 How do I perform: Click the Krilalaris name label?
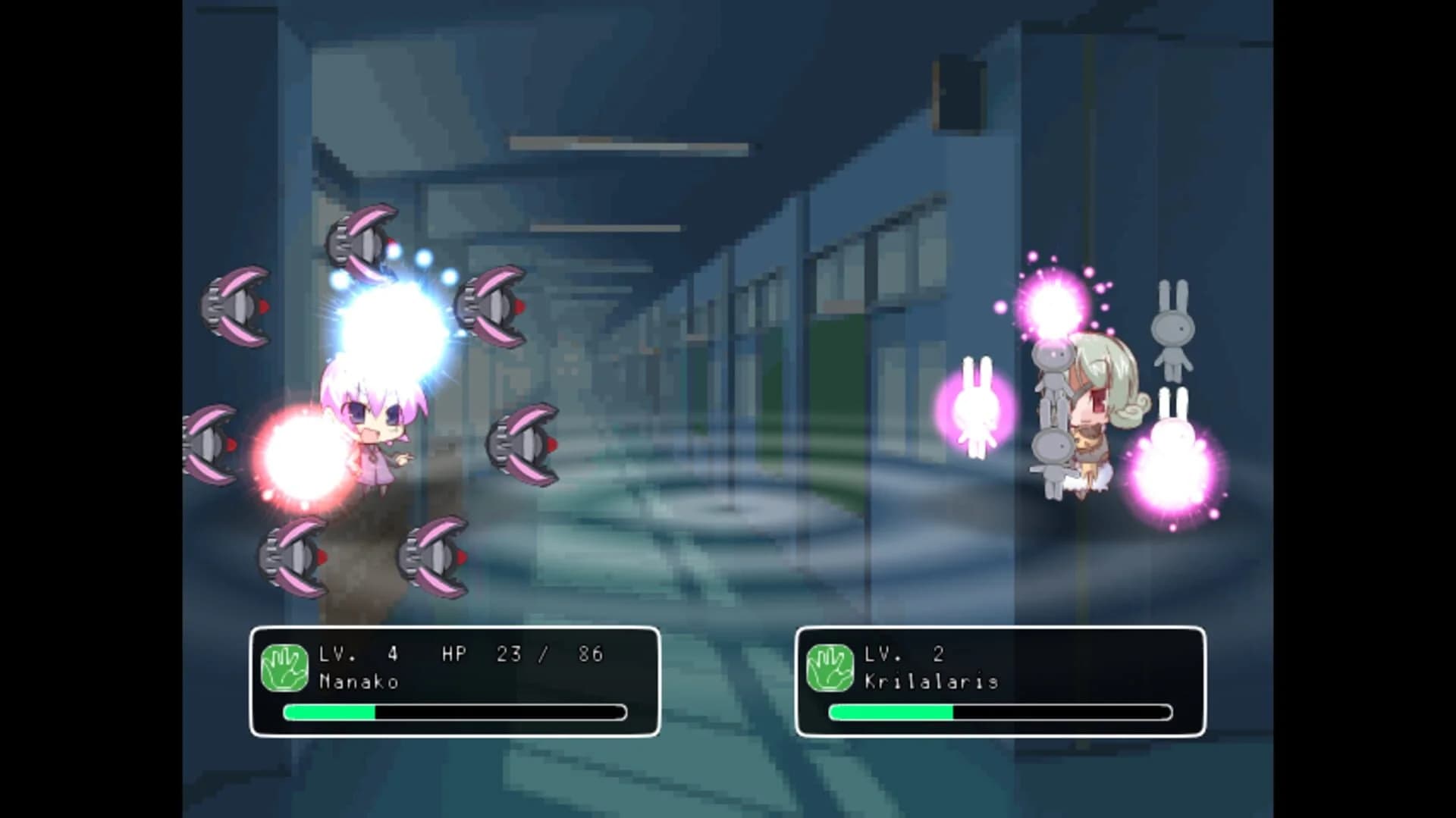click(933, 681)
